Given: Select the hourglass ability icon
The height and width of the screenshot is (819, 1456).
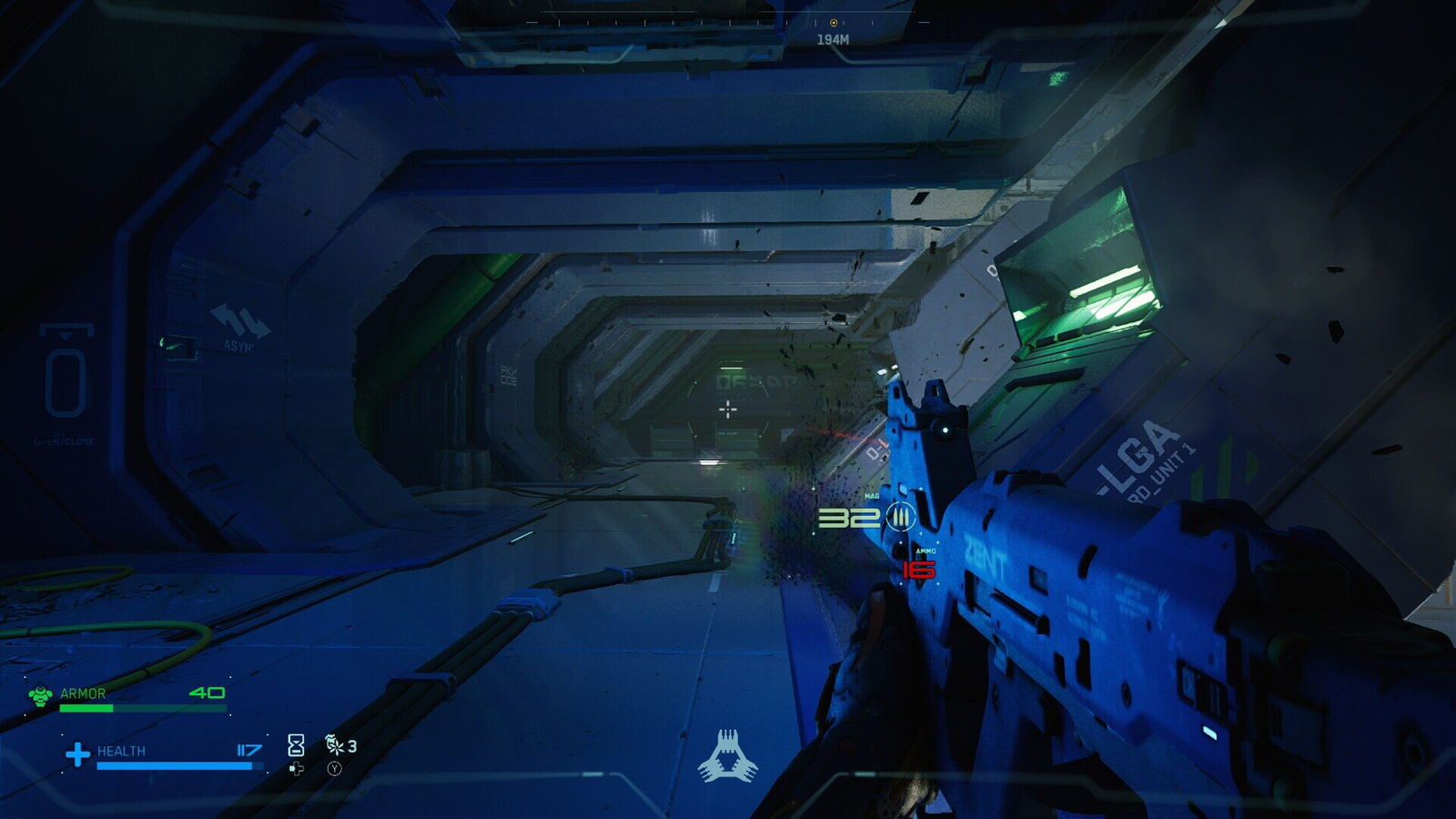Looking at the screenshot, I should (x=296, y=745).
